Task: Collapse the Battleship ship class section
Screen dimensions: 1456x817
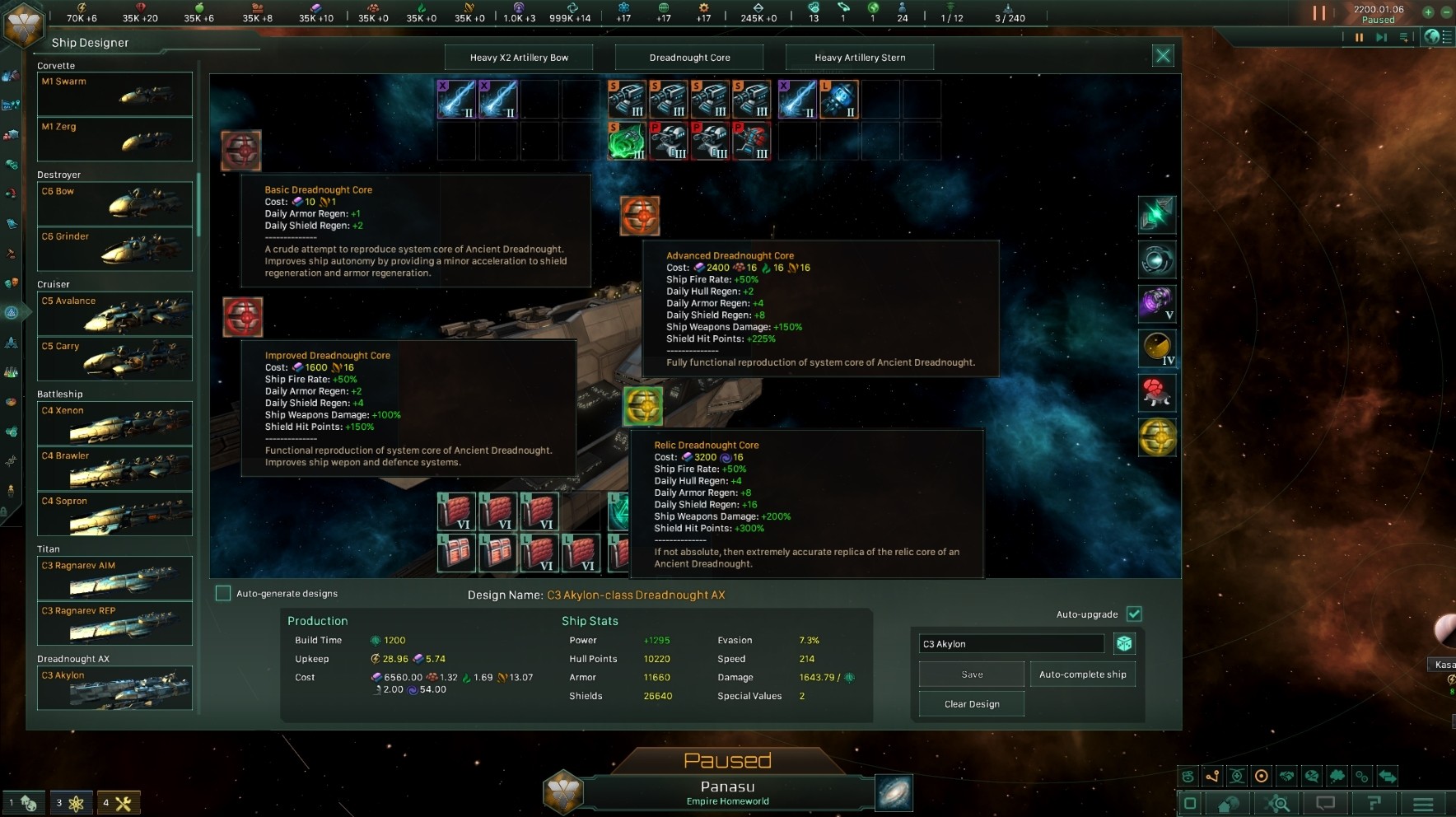Action: tap(58, 394)
